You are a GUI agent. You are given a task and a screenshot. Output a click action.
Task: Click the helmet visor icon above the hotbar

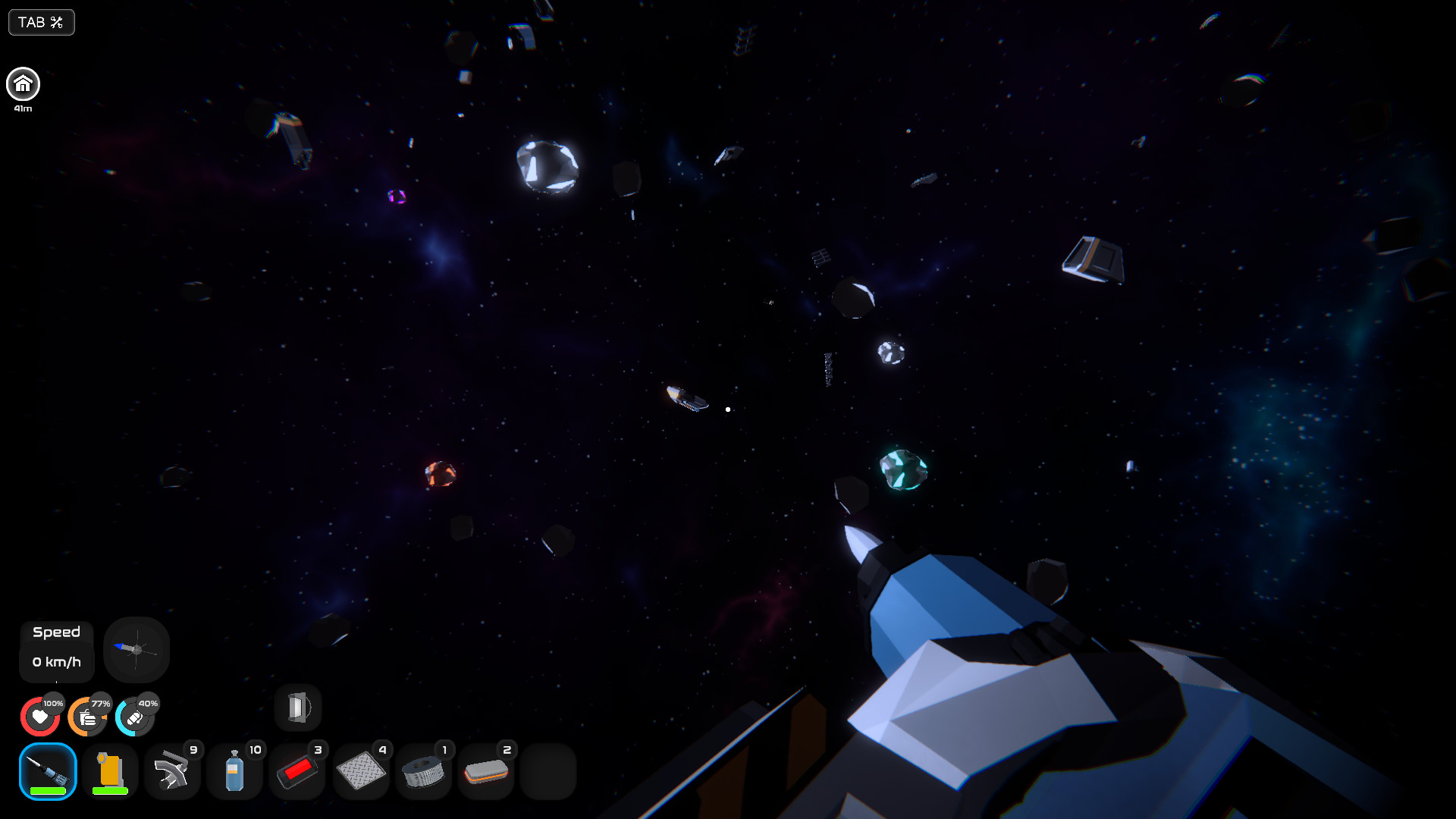[x=297, y=707]
